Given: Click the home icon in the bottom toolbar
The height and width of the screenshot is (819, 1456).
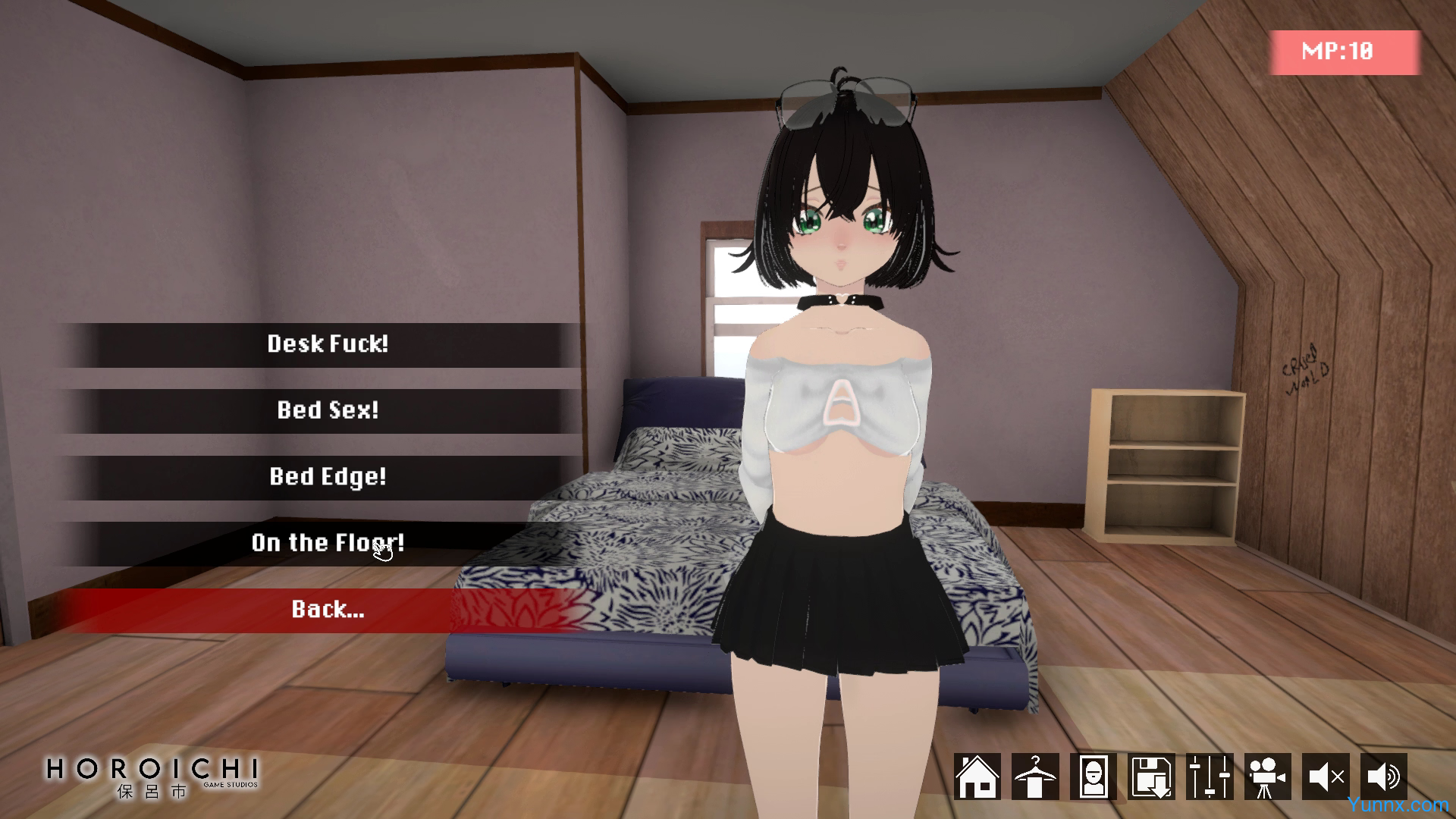Looking at the screenshot, I should pos(977,777).
